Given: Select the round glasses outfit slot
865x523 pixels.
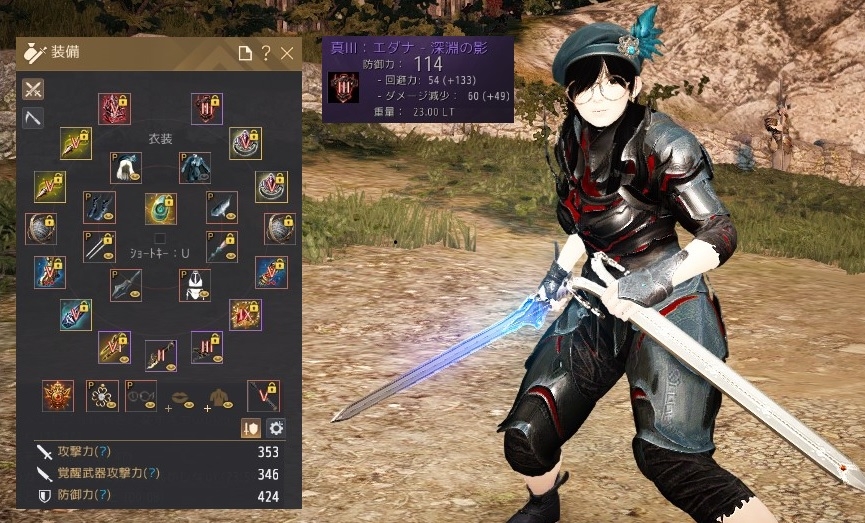Looking at the screenshot, I should 141,395.
